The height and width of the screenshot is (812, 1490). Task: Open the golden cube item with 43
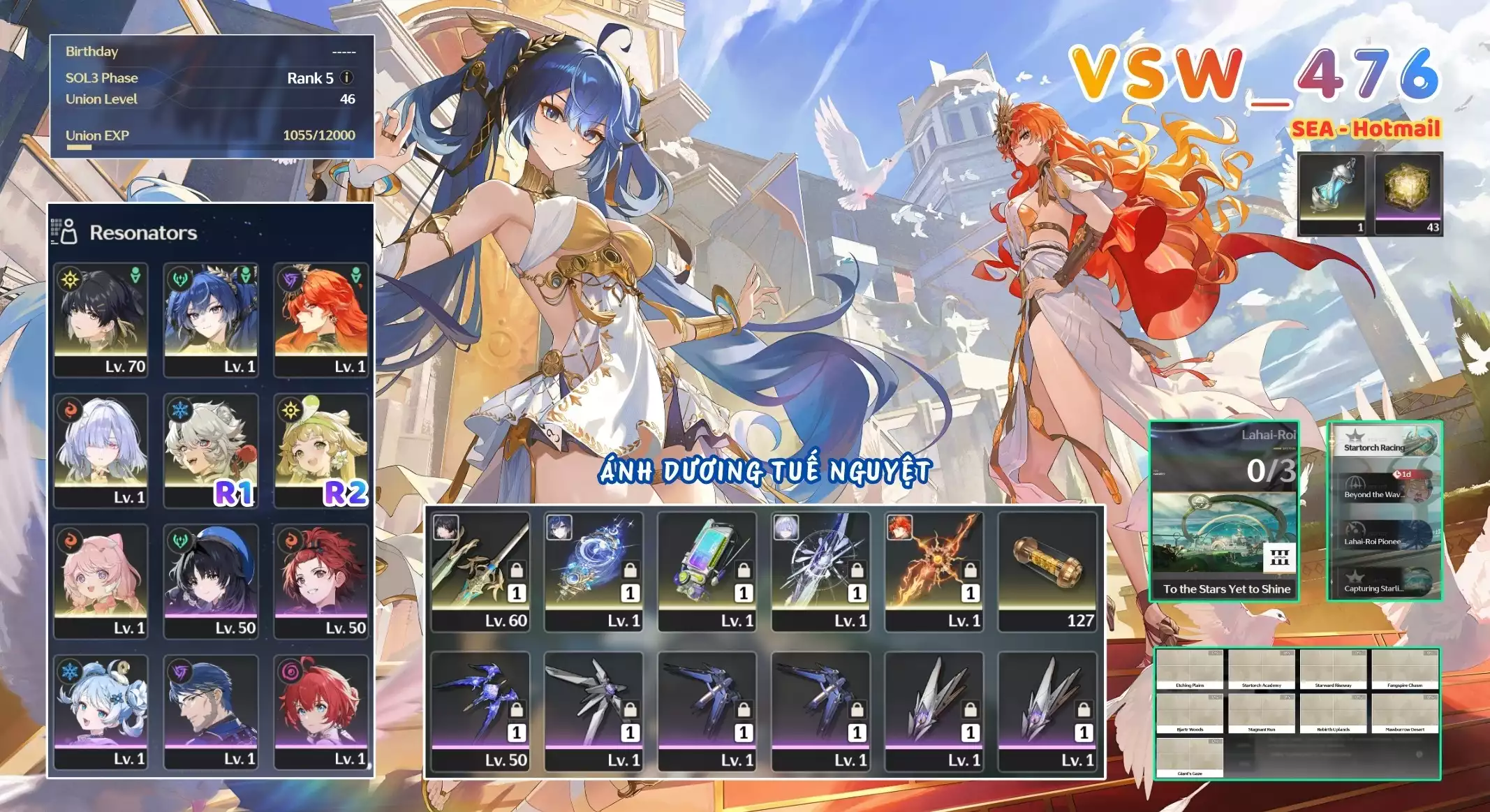[1408, 193]
